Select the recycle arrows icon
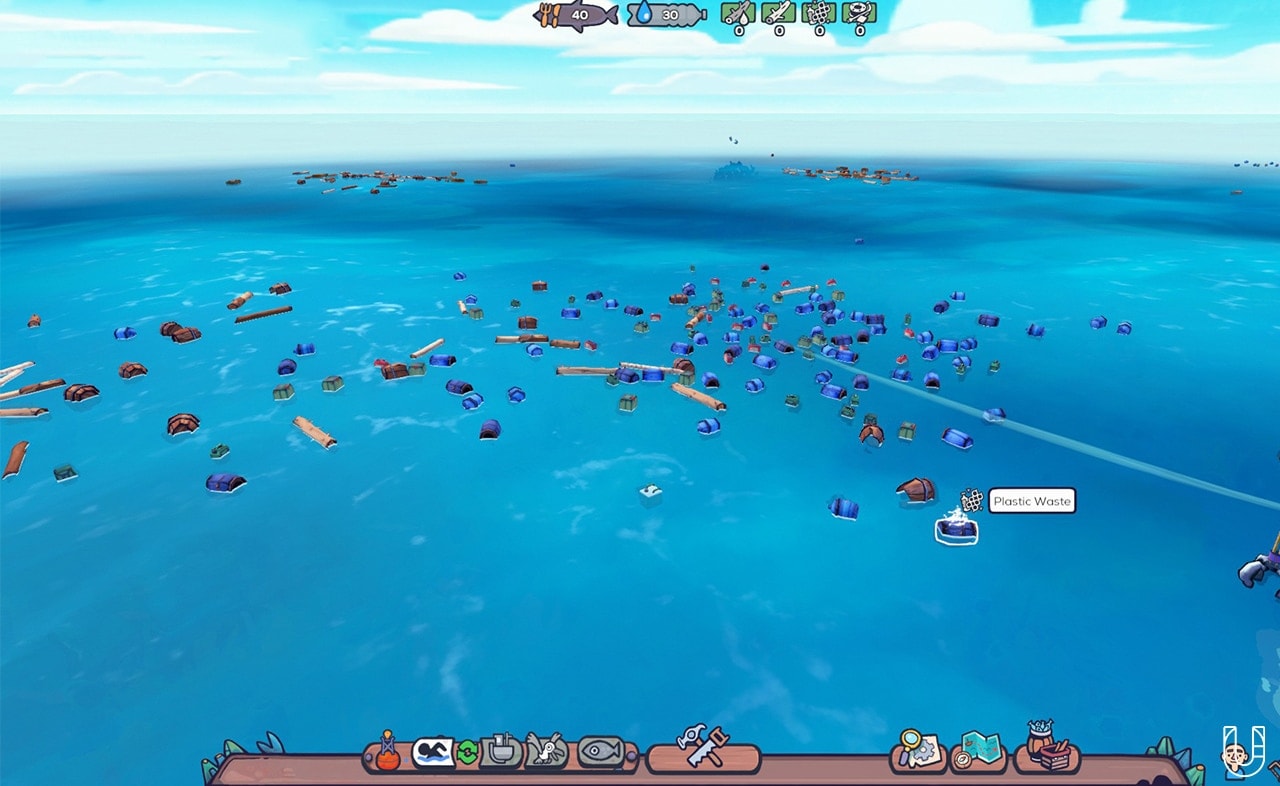The width and height of the screenshot is (1280, 786). pyautogui.click(x=468, y=753)
